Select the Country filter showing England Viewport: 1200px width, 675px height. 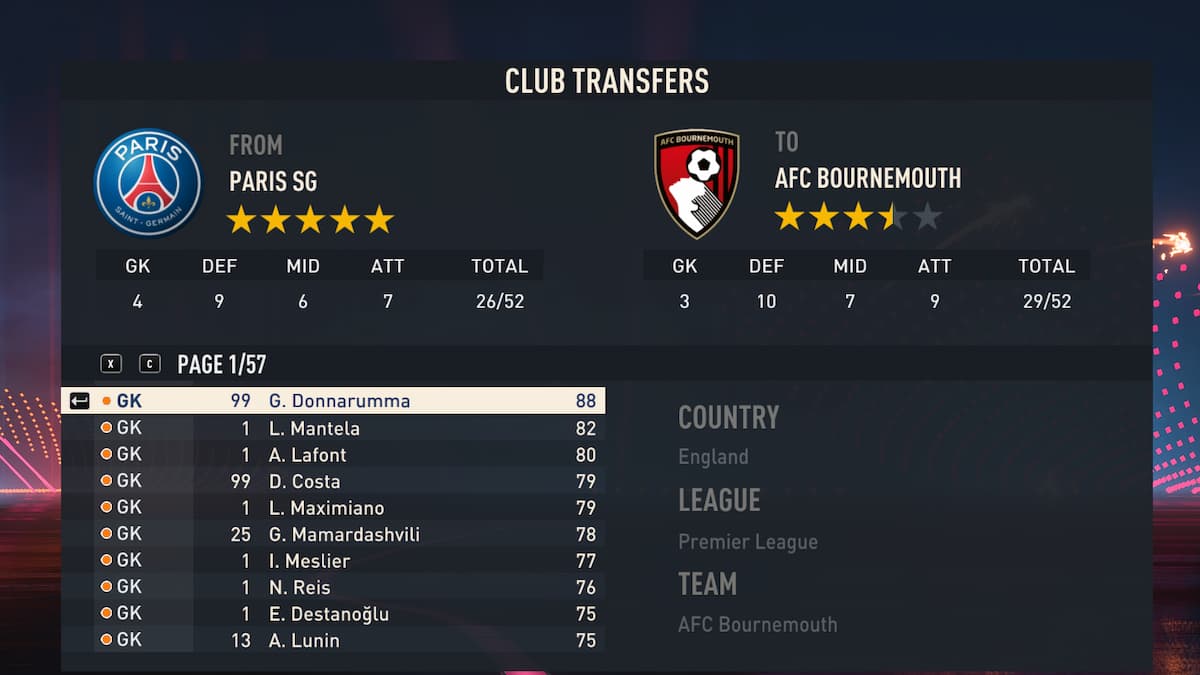713,457
